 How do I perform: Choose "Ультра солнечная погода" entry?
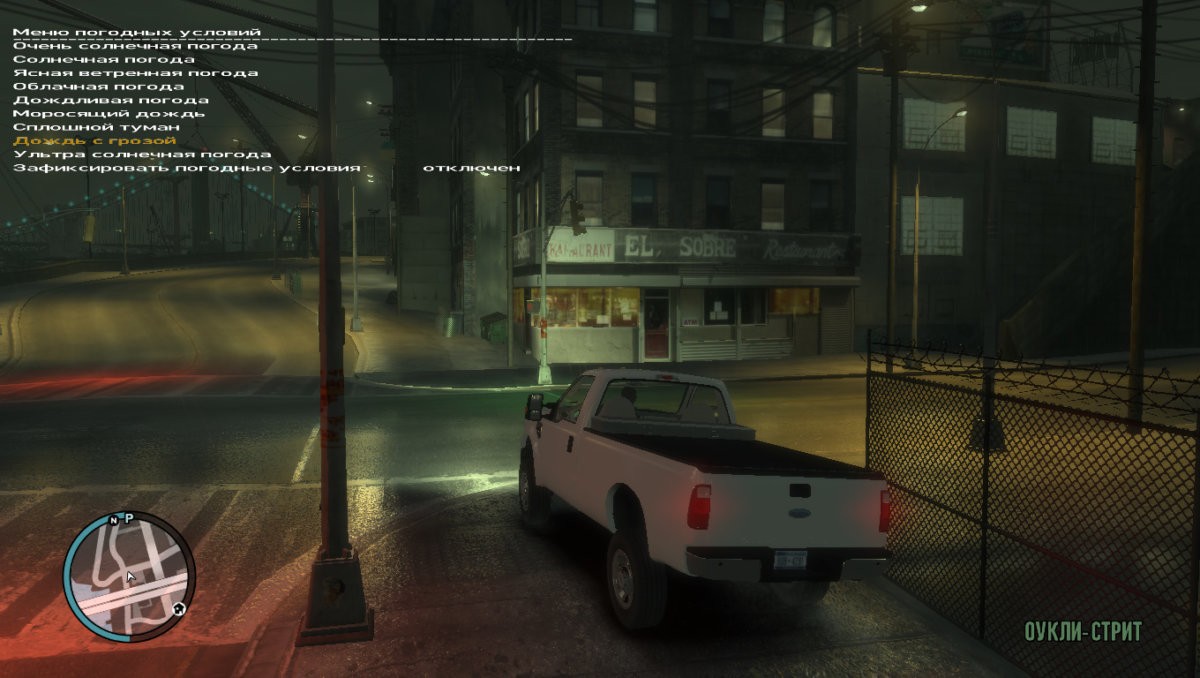click(142, 154)
